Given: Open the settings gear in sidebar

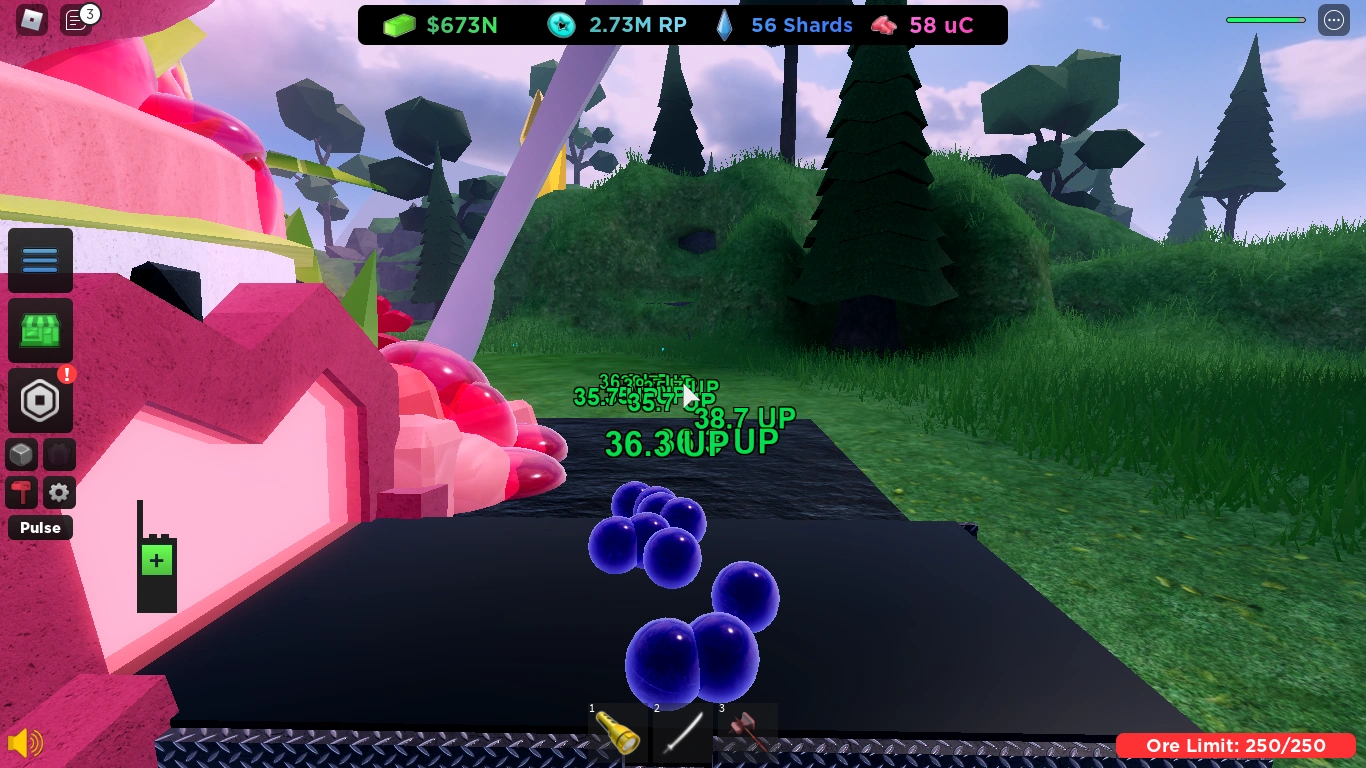Looking at the screenshot, I should coord(59,492).
